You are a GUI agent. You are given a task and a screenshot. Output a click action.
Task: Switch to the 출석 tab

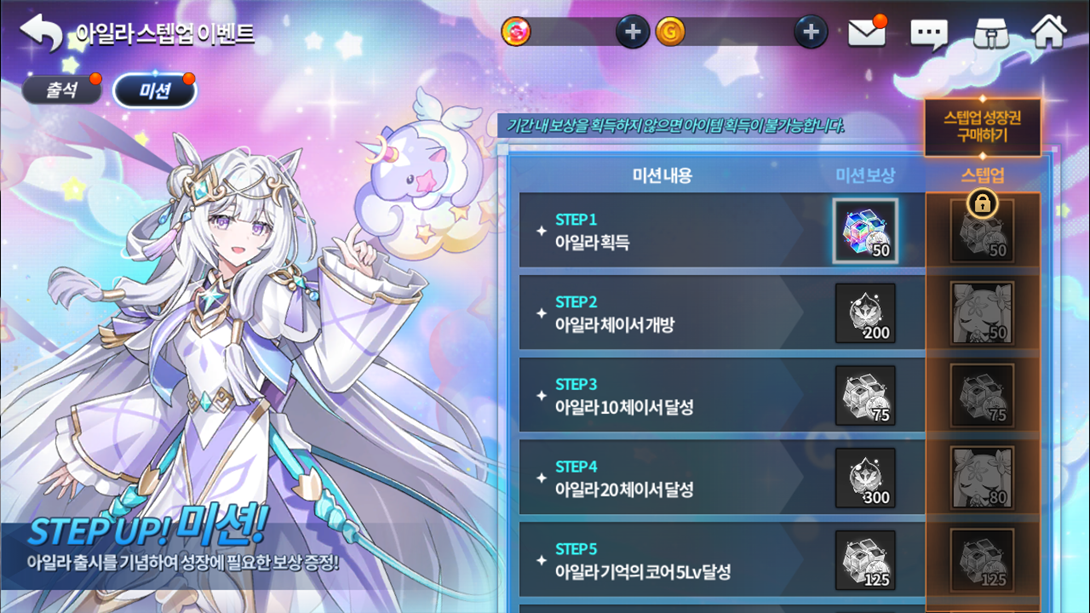tap(62, 90)
